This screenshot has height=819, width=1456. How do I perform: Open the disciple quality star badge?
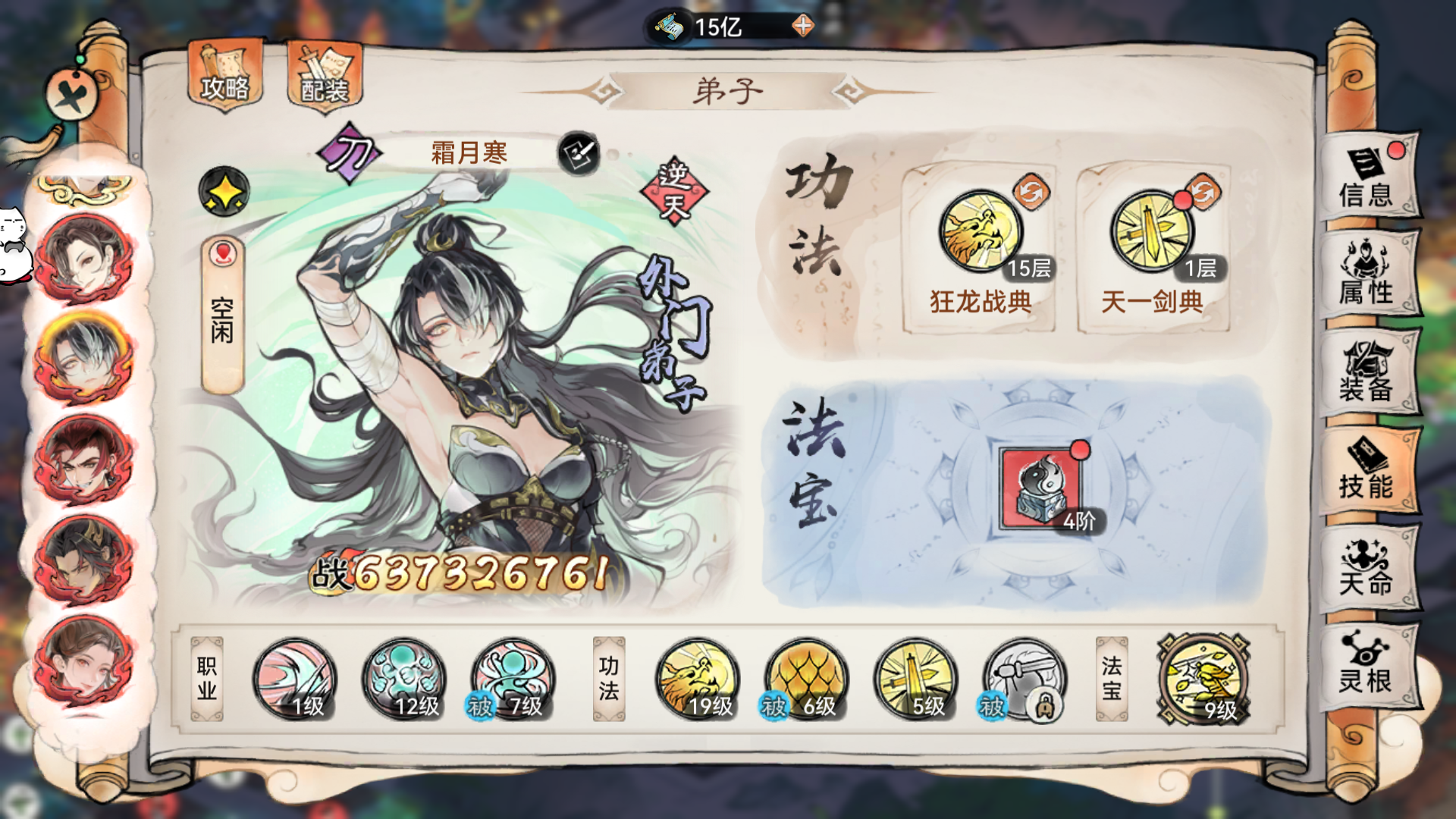[x=224, y=190]
